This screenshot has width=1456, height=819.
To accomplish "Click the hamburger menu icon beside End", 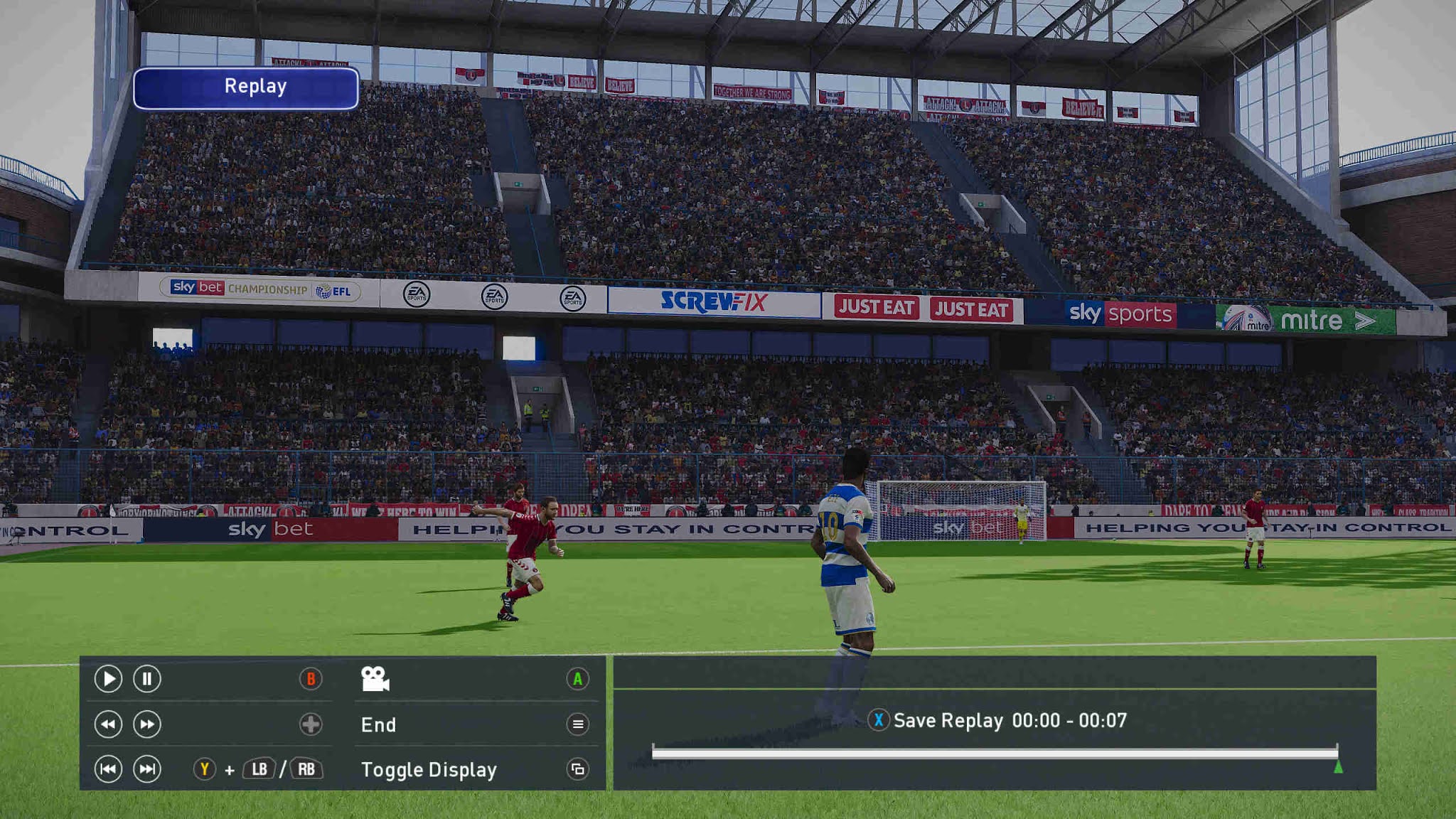I will pyautogui.click(x=577, y=725).
